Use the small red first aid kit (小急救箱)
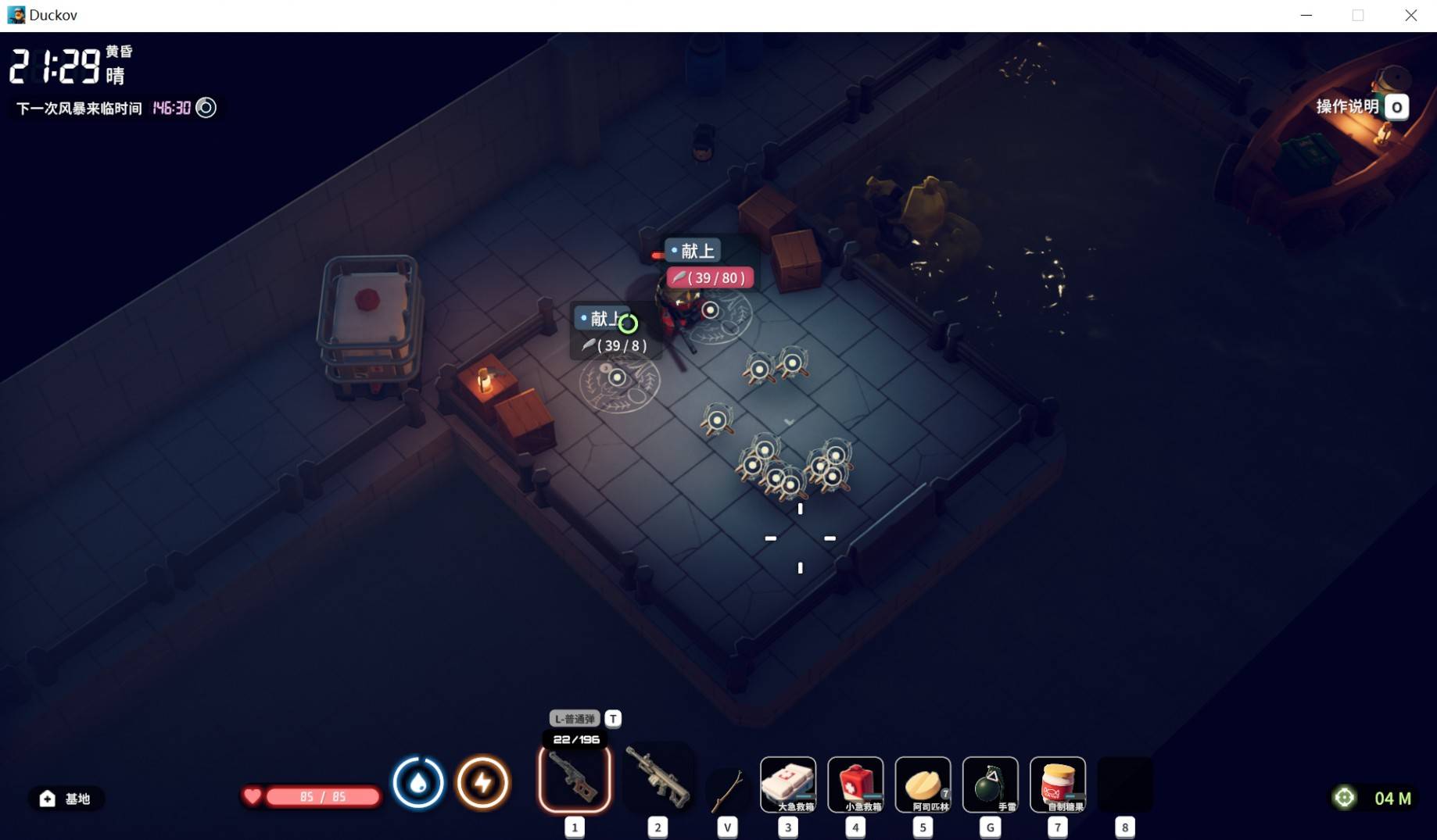This screenshot has width=1437, height=840. [x=855, y=784]
